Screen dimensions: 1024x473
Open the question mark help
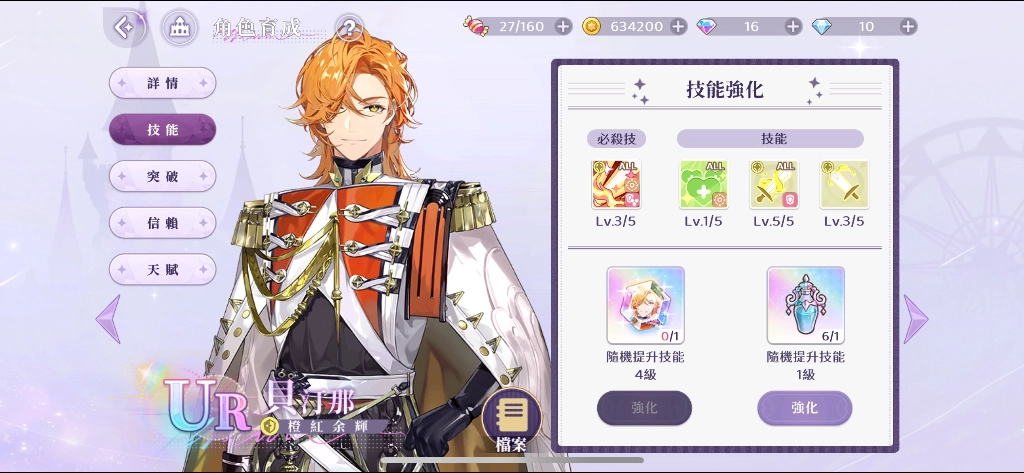coord(348,27)
